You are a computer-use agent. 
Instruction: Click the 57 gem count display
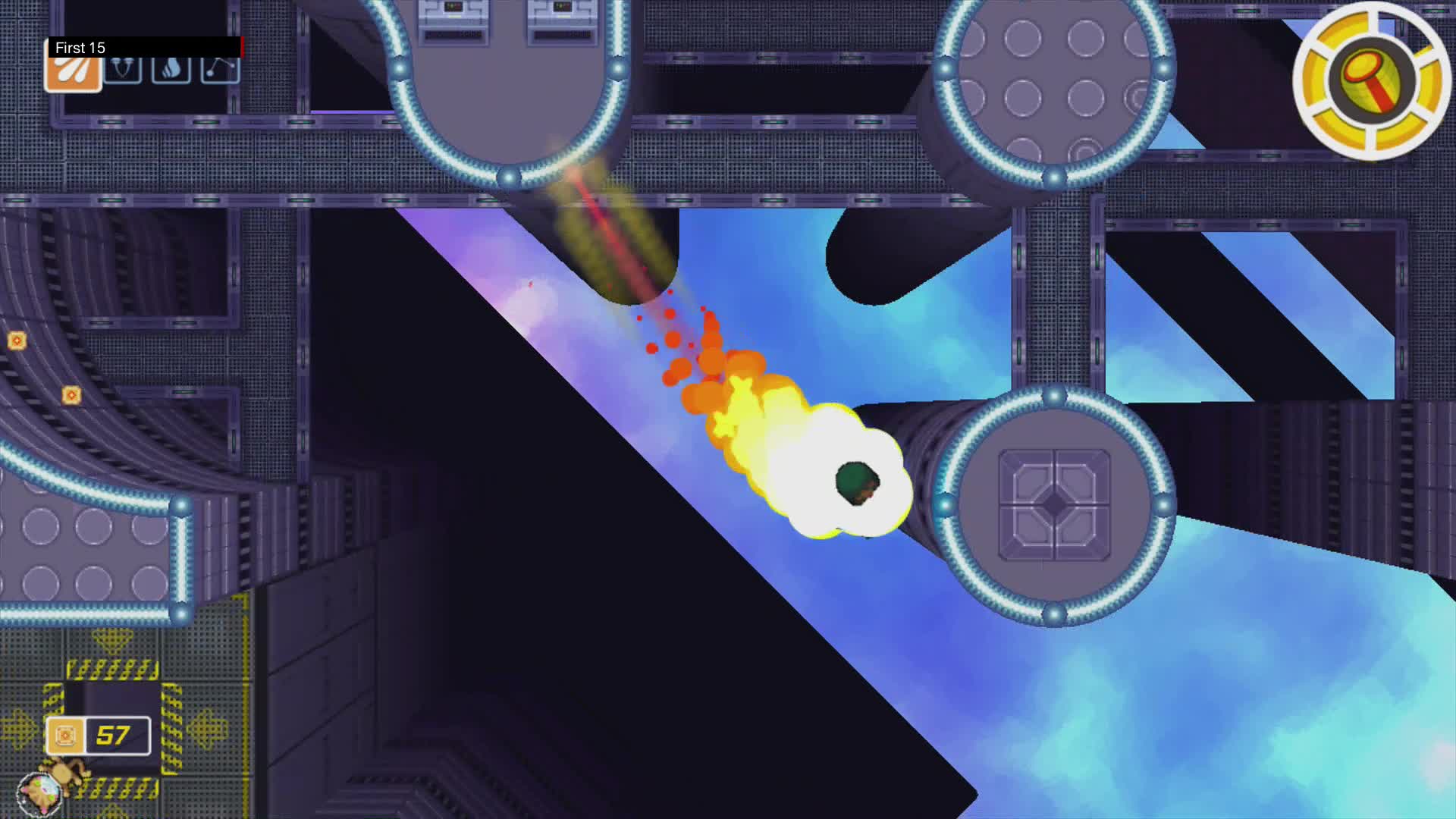coord(112,734)
